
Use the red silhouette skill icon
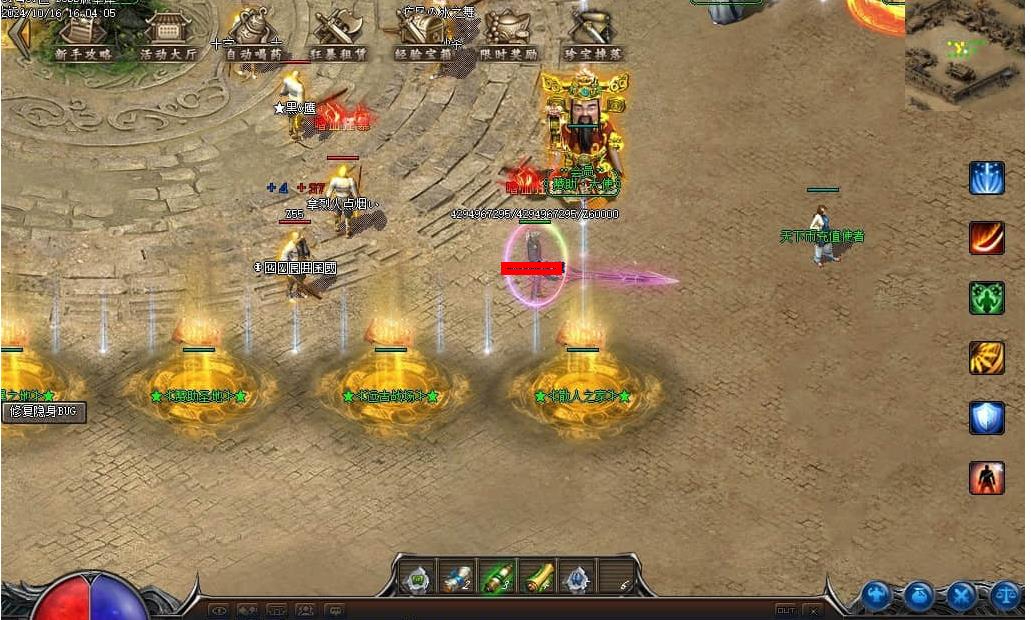point(986,478)
